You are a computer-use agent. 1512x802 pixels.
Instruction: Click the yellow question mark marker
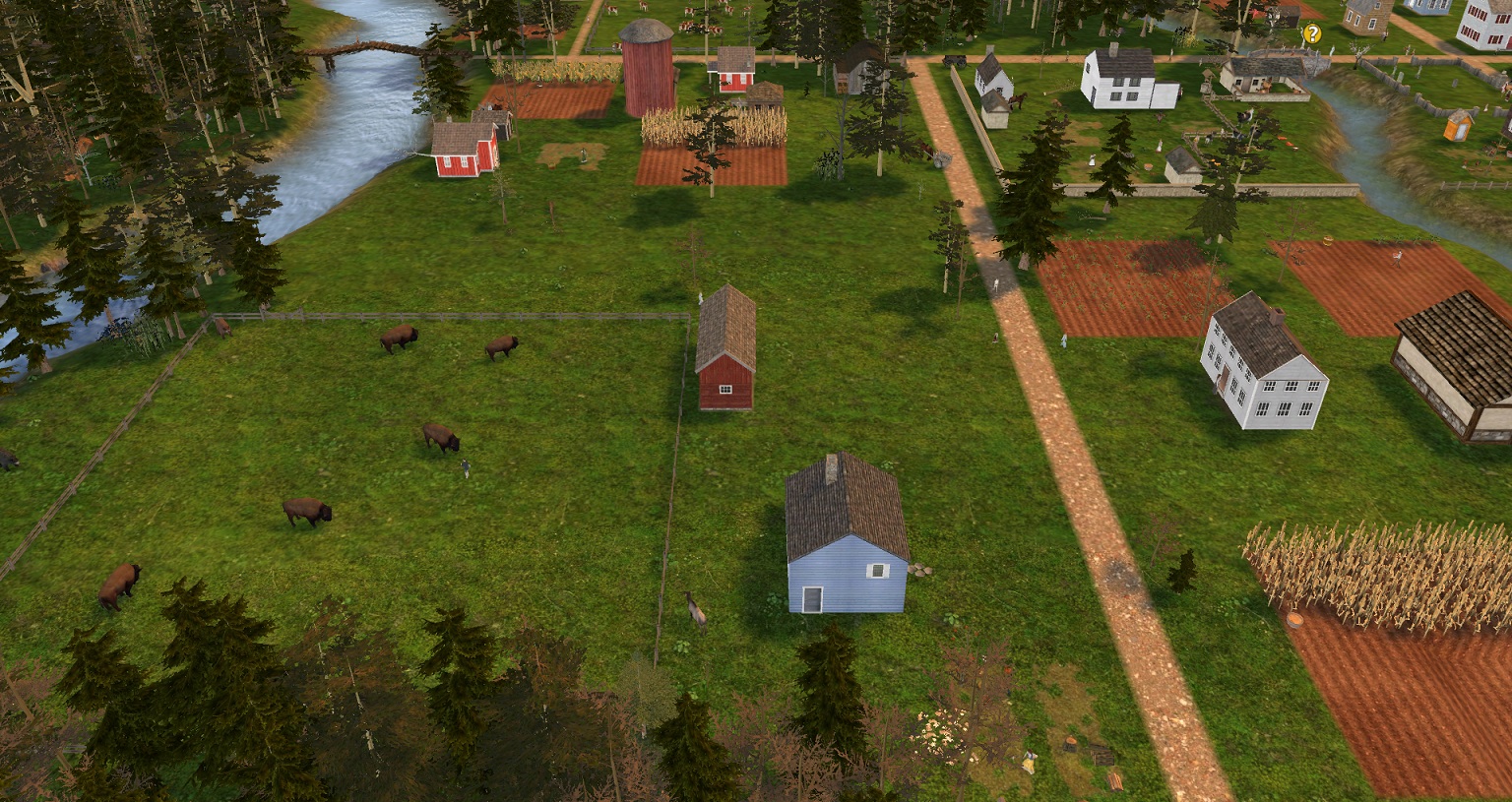[1311, 33]
